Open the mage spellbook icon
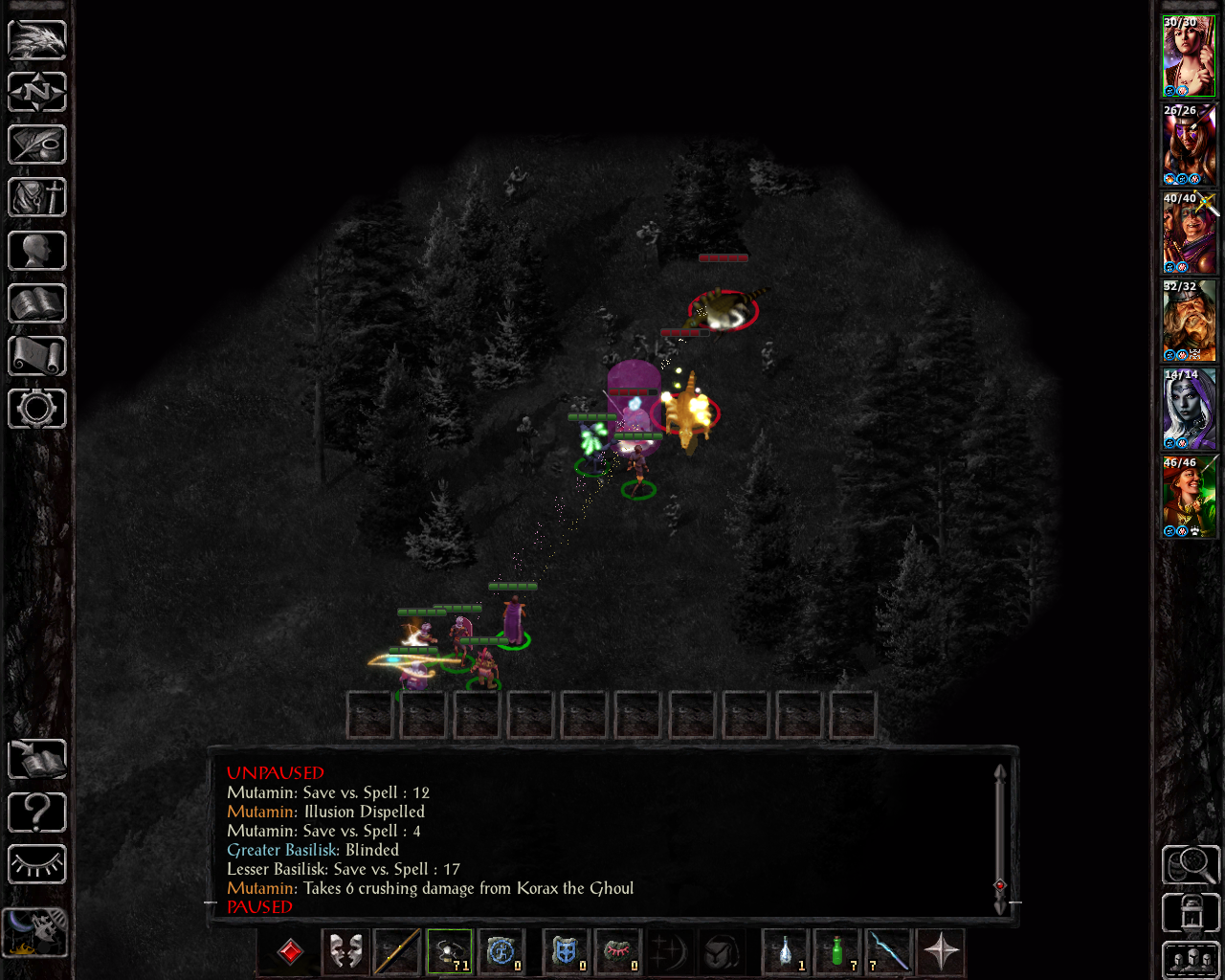This screenshot has width=1225, height=980. [37, 303]
